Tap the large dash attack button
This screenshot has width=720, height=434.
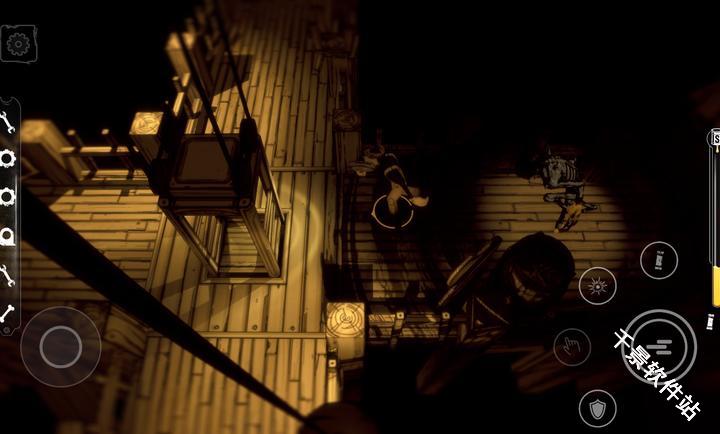(658, 346)
